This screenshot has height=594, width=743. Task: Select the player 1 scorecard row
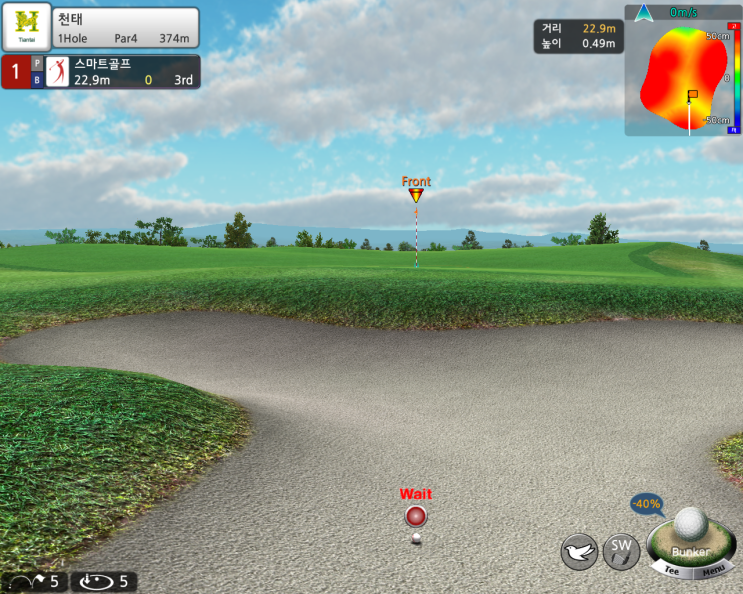(x=100, y=72)
